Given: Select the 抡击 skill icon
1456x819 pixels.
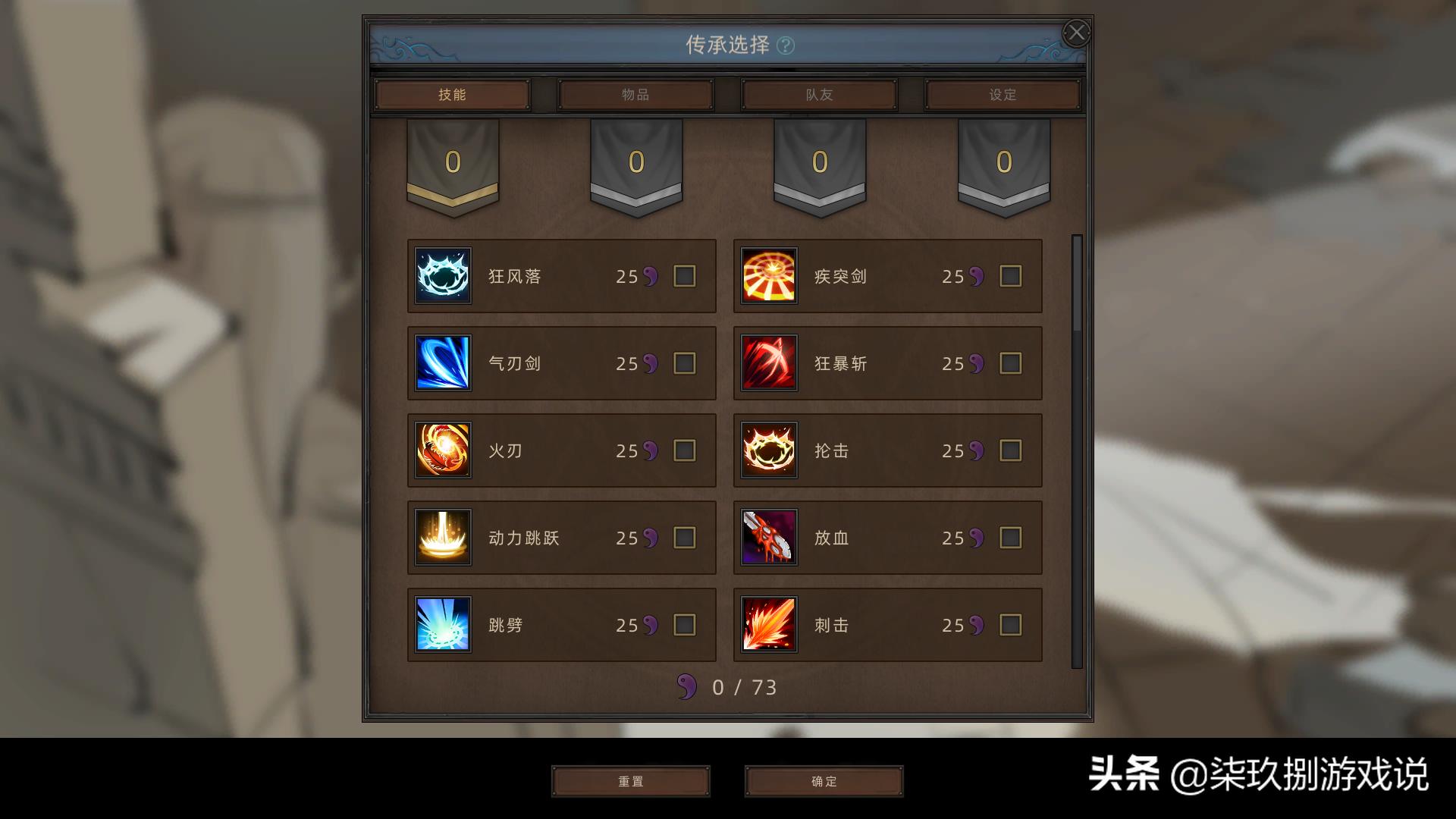Looking at the screenshot, I should point(769,450).
